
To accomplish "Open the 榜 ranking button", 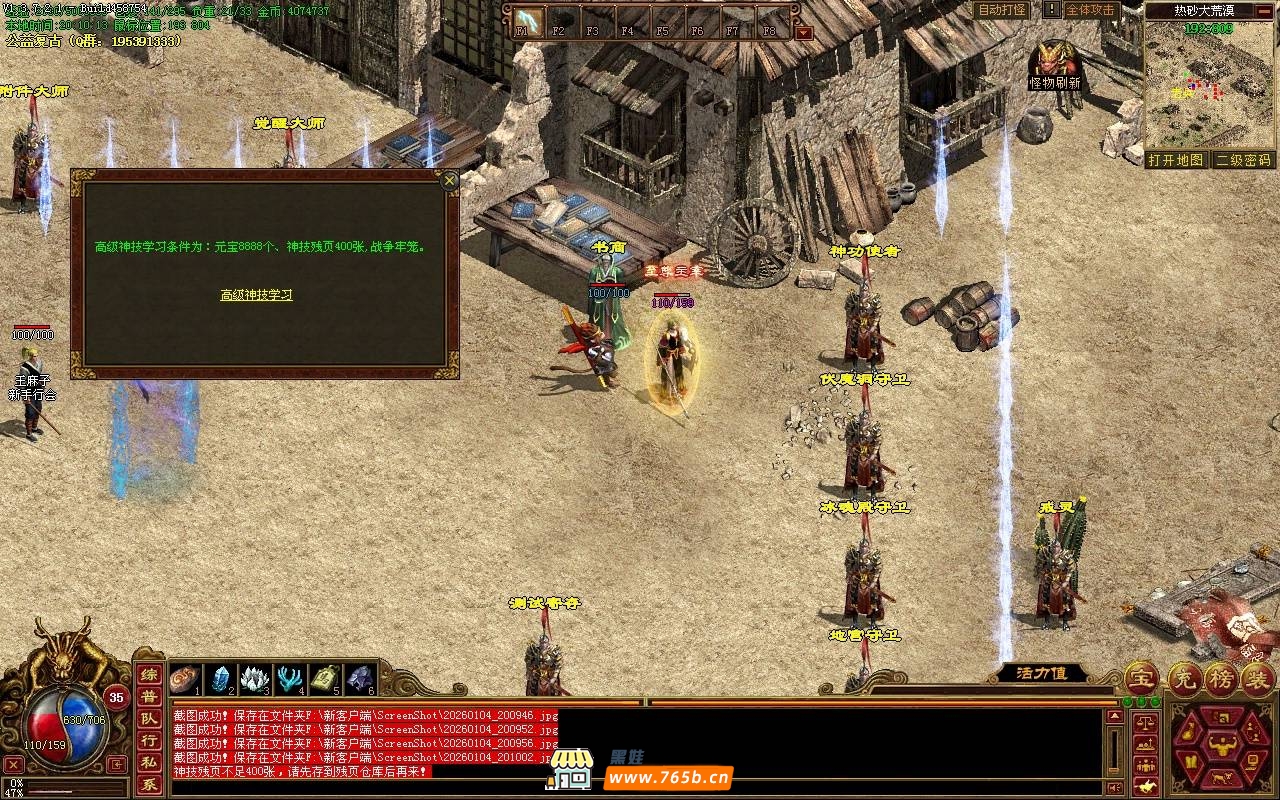I will click(x=1220, y=679).
